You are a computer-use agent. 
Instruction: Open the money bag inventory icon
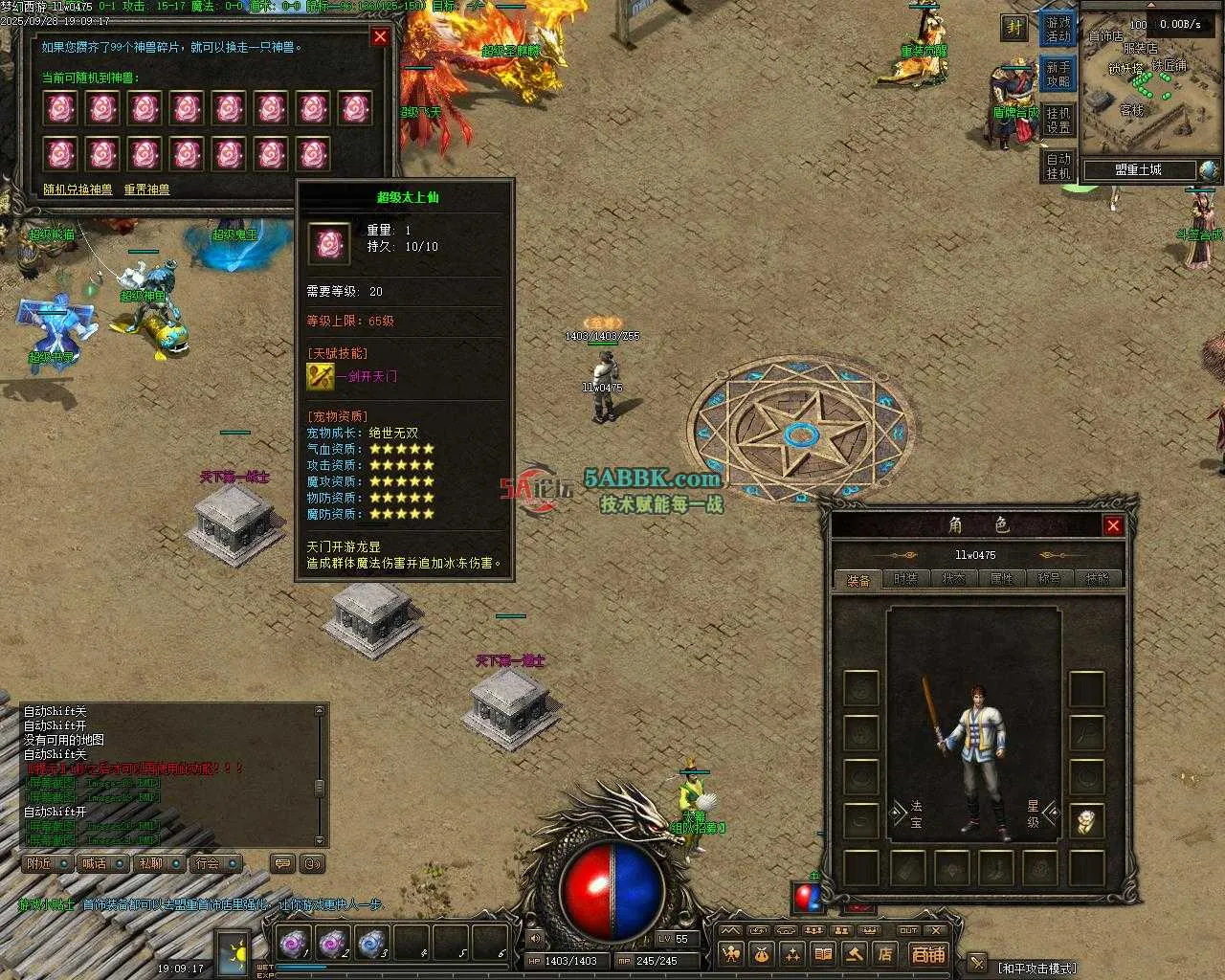[762, 954]
